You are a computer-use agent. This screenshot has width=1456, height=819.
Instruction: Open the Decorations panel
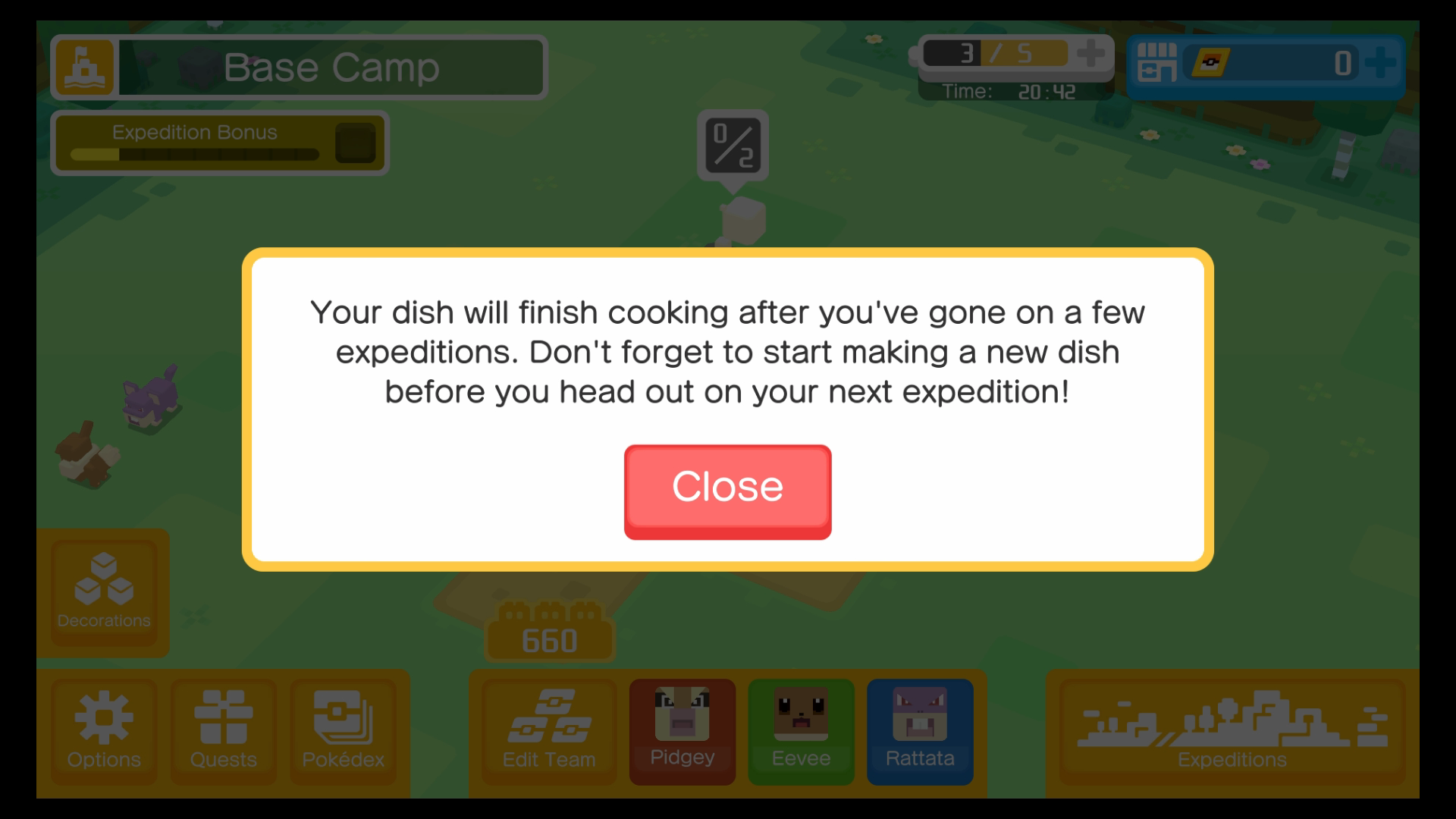(103, 591)
